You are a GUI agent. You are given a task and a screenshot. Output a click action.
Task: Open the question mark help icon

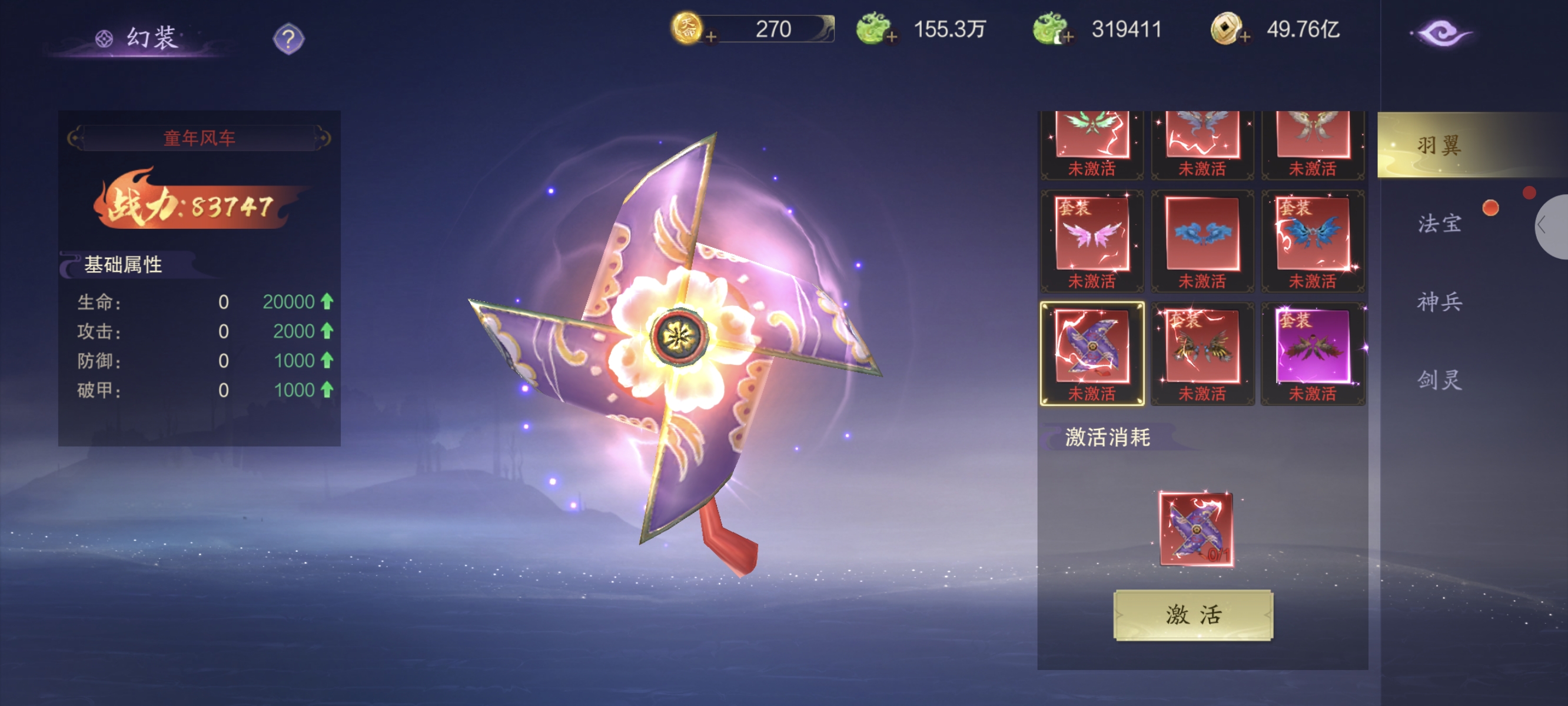pyautogui.click(x=288, y=39)
